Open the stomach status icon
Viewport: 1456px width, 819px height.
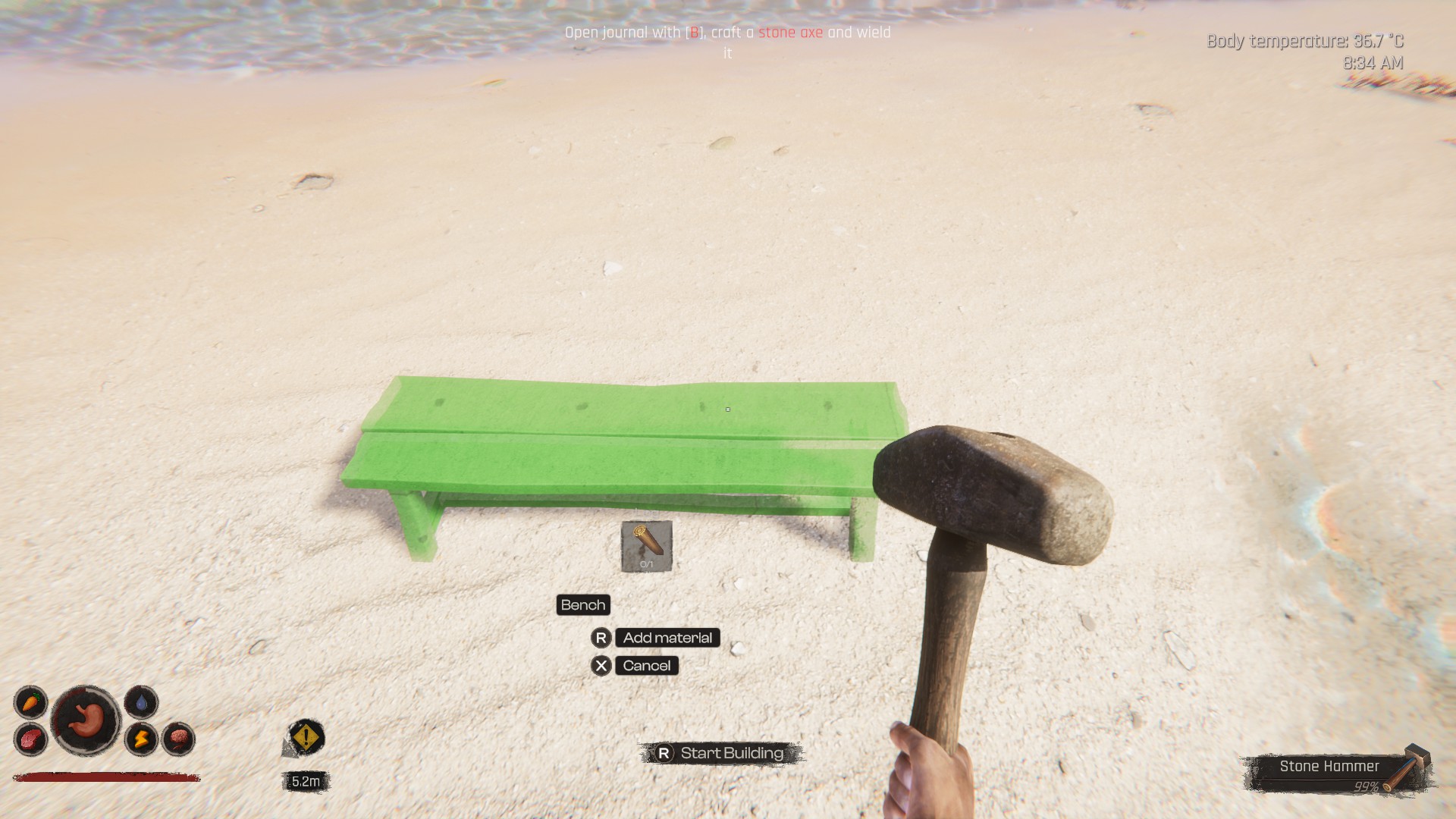(86, 720)
